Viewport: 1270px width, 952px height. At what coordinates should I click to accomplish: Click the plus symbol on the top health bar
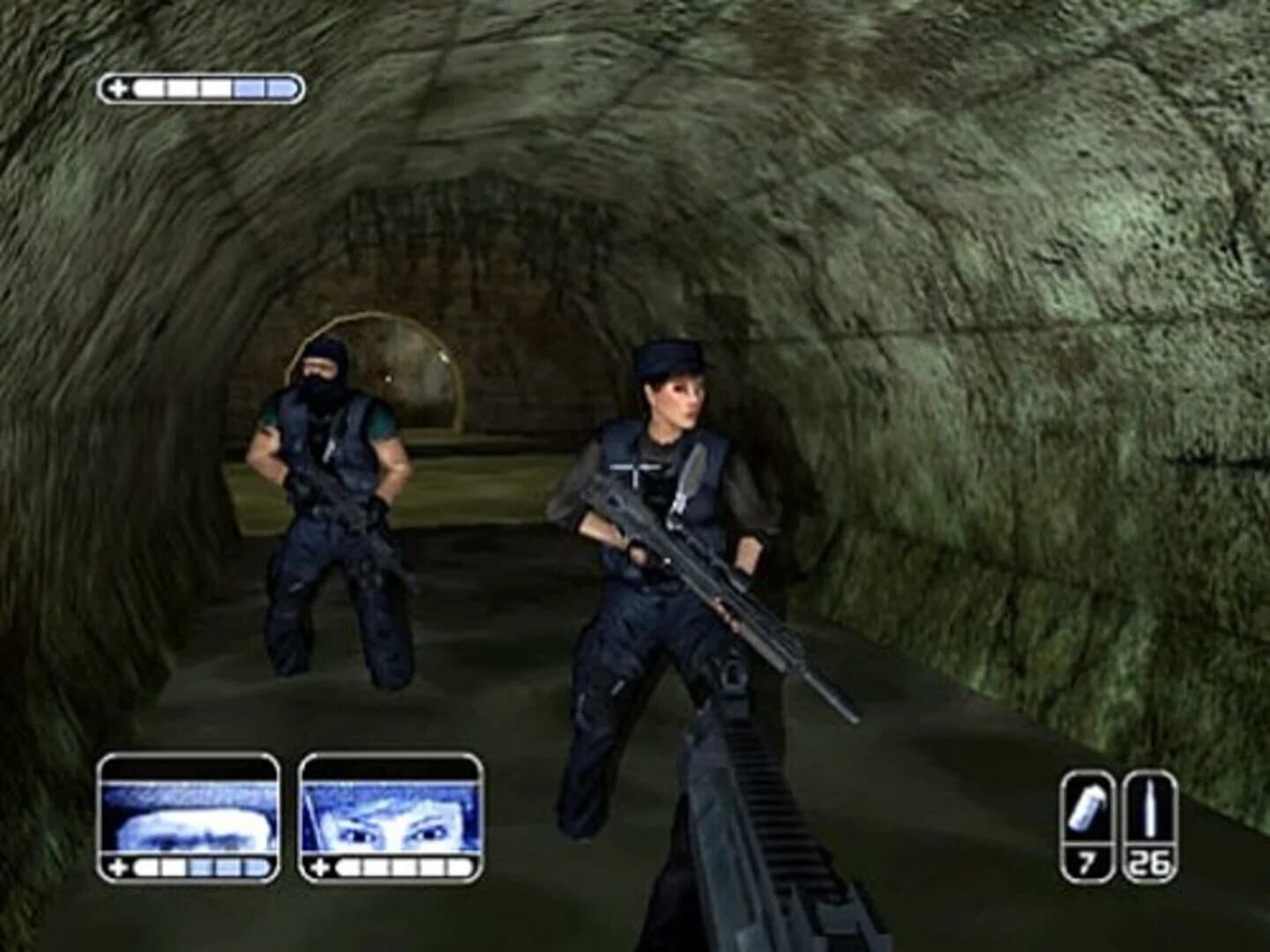pyautogui.click(x=117, y=87)
